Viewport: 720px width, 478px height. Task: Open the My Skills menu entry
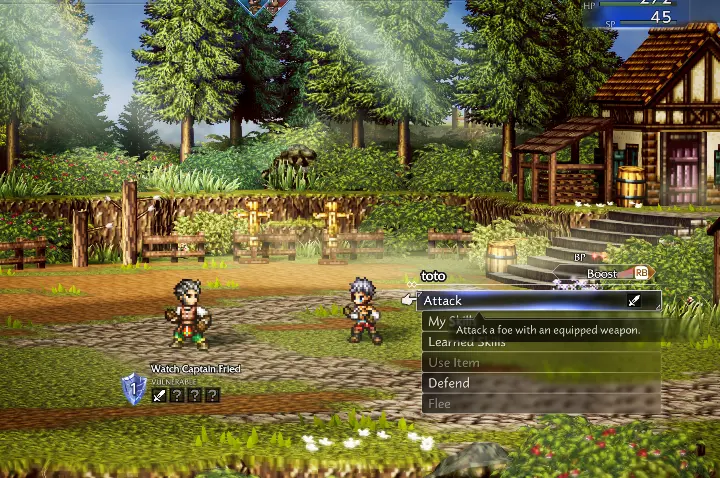pos(436,321)
